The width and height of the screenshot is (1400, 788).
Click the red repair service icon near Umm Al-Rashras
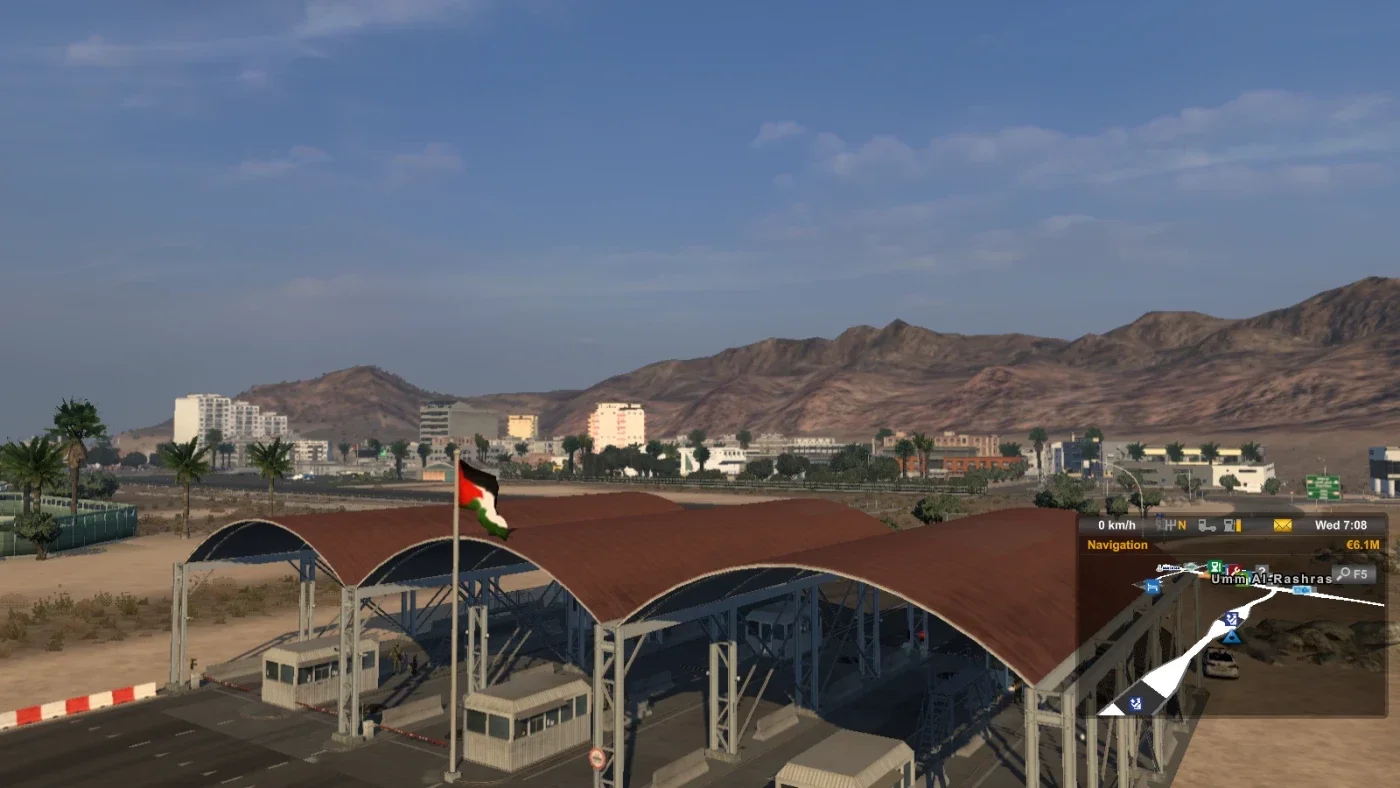1236,569
